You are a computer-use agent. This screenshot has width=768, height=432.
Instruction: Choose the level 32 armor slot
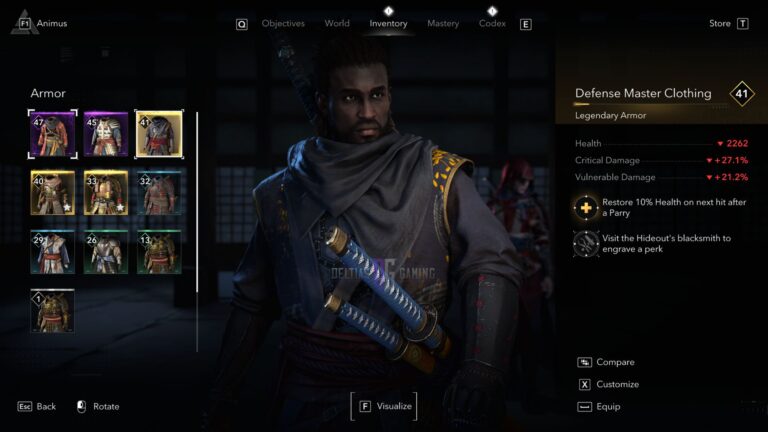coord(158,192)
